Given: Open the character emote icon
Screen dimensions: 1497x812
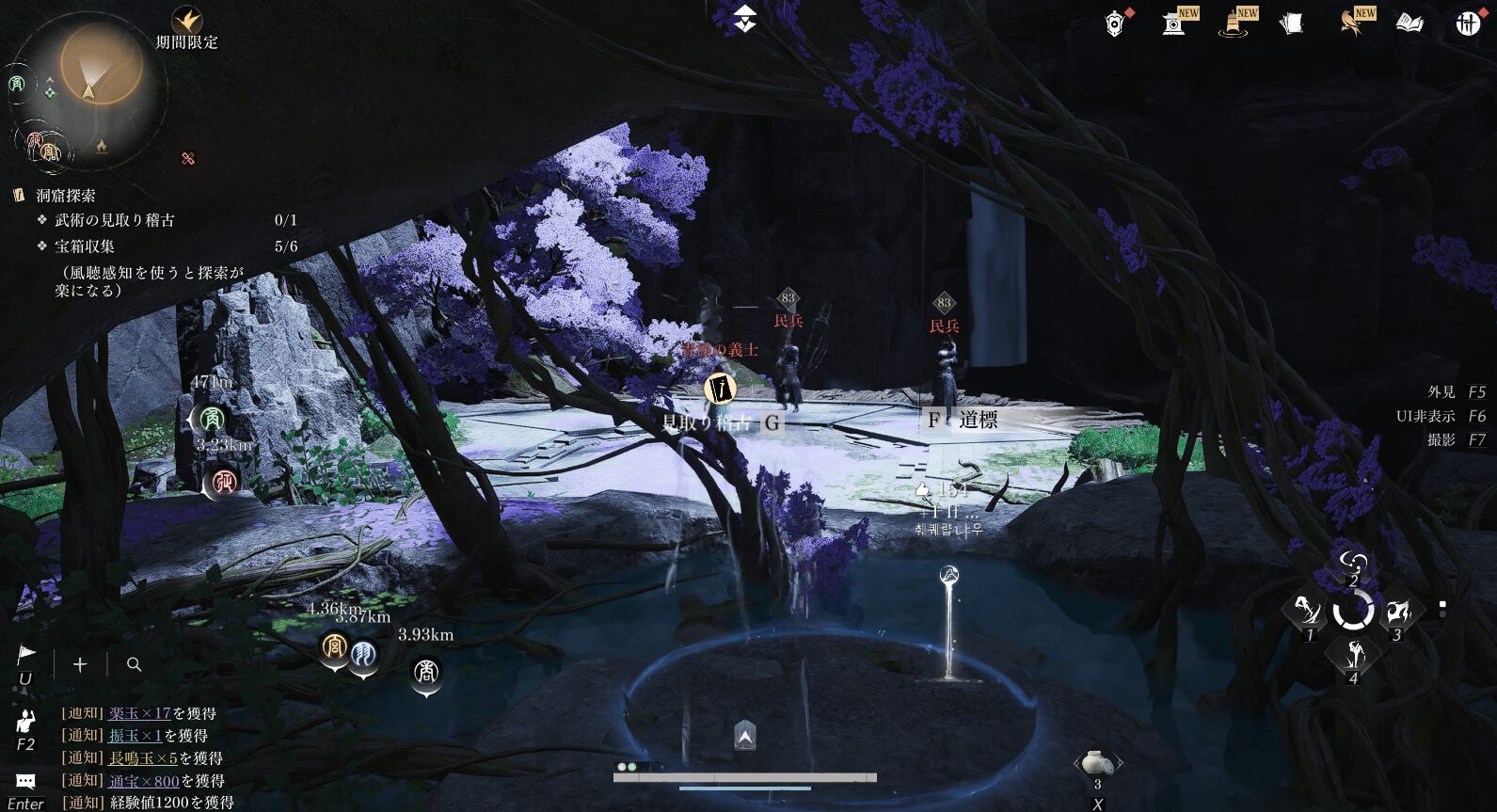Looking at the screenshot, I should (x=25, y=722).
